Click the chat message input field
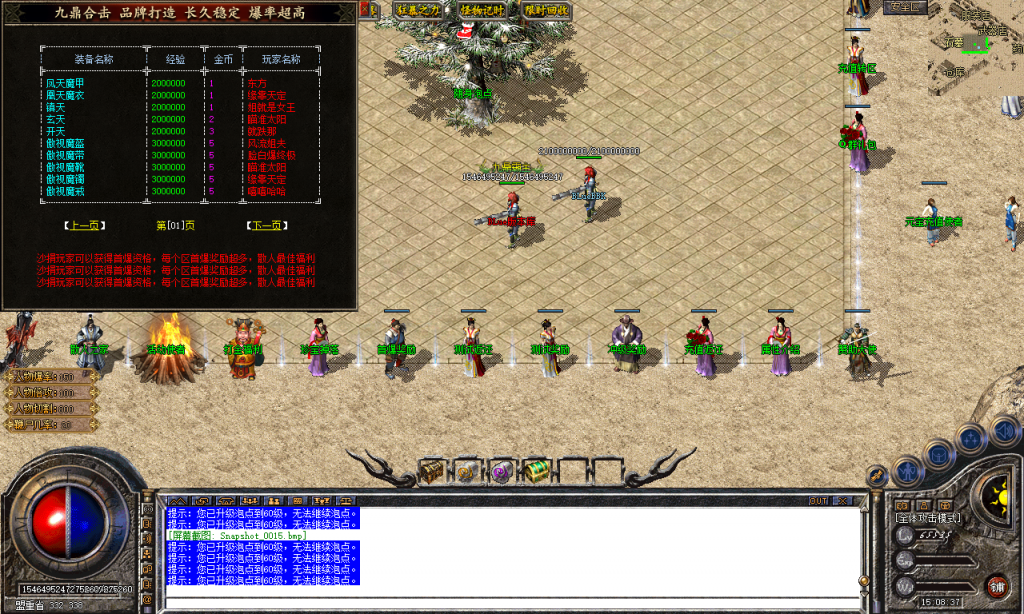The image size is (1024, 614). 510,603
